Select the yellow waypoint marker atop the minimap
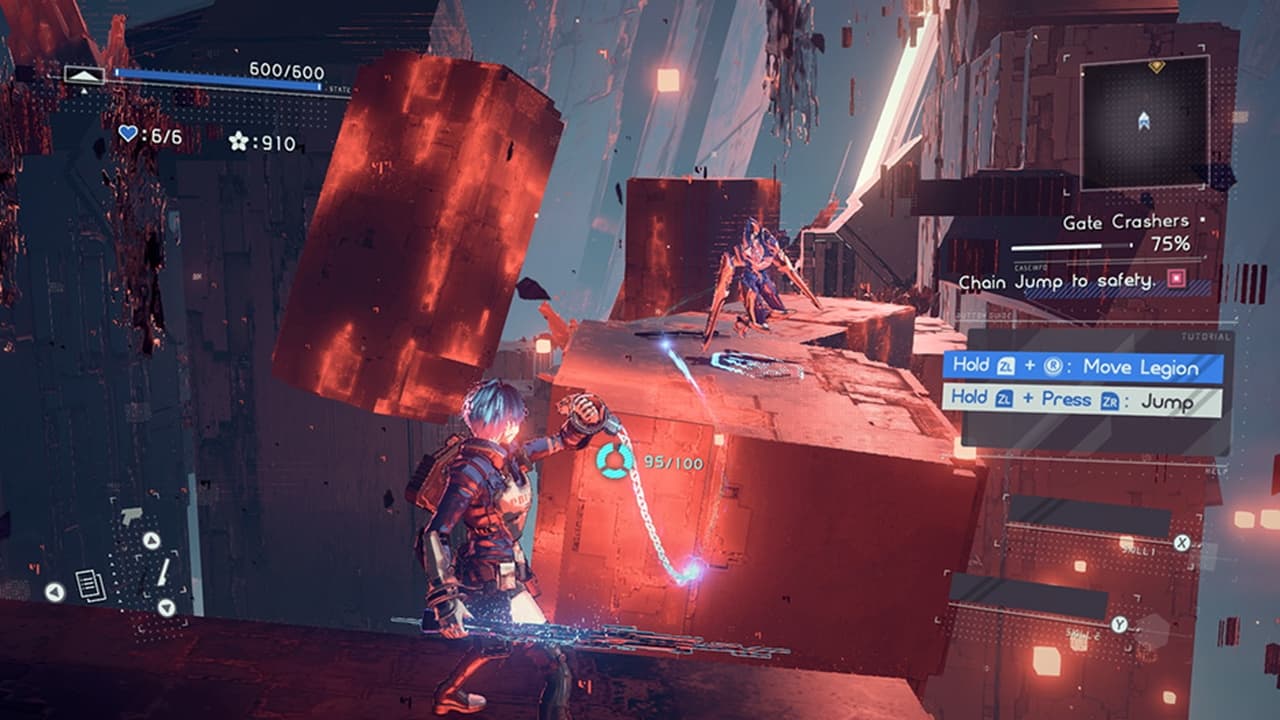 [1157, 66]
